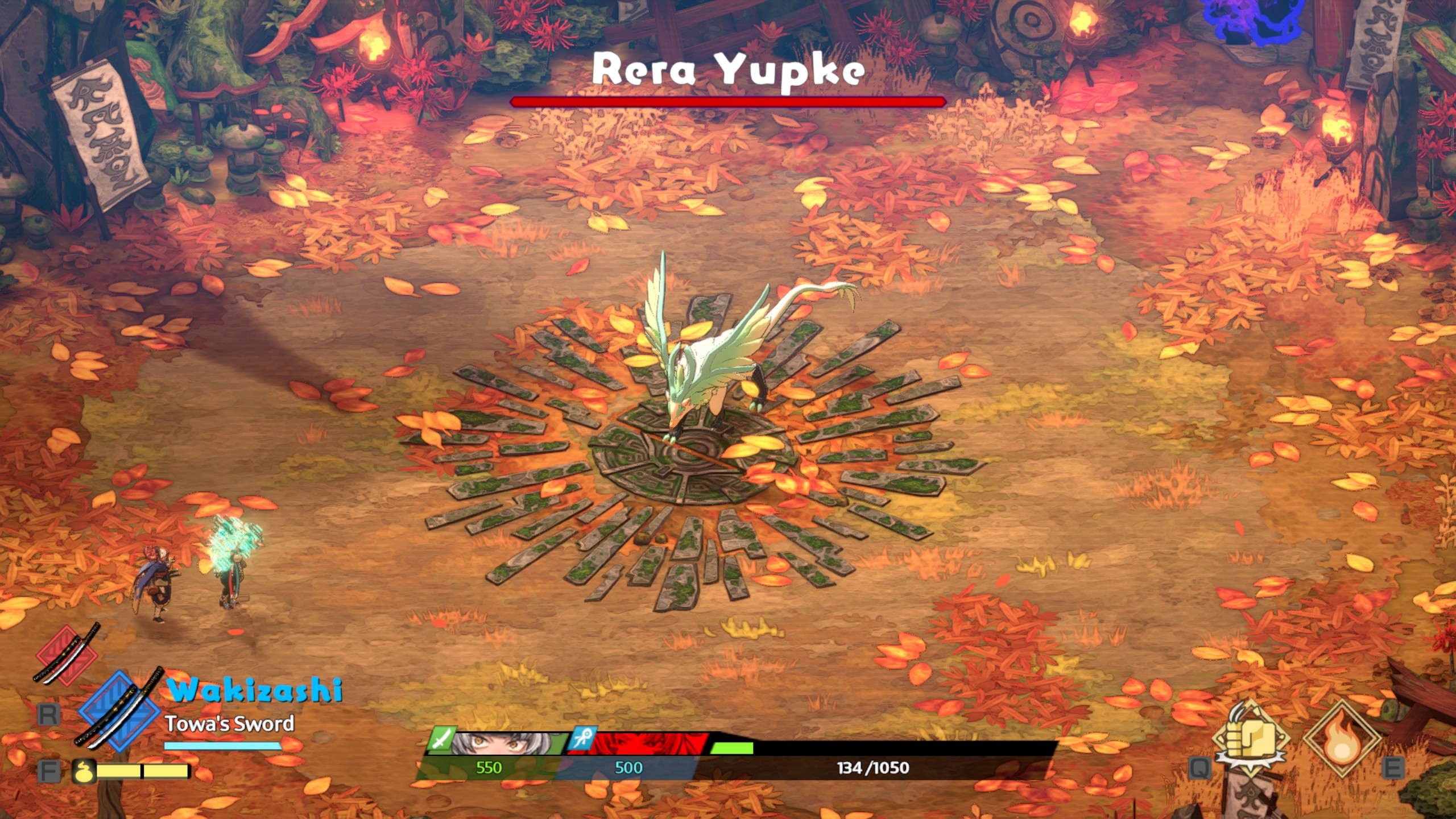
Task: Select the blue Wakizashi weapon icon
Action: pos(119,711)
